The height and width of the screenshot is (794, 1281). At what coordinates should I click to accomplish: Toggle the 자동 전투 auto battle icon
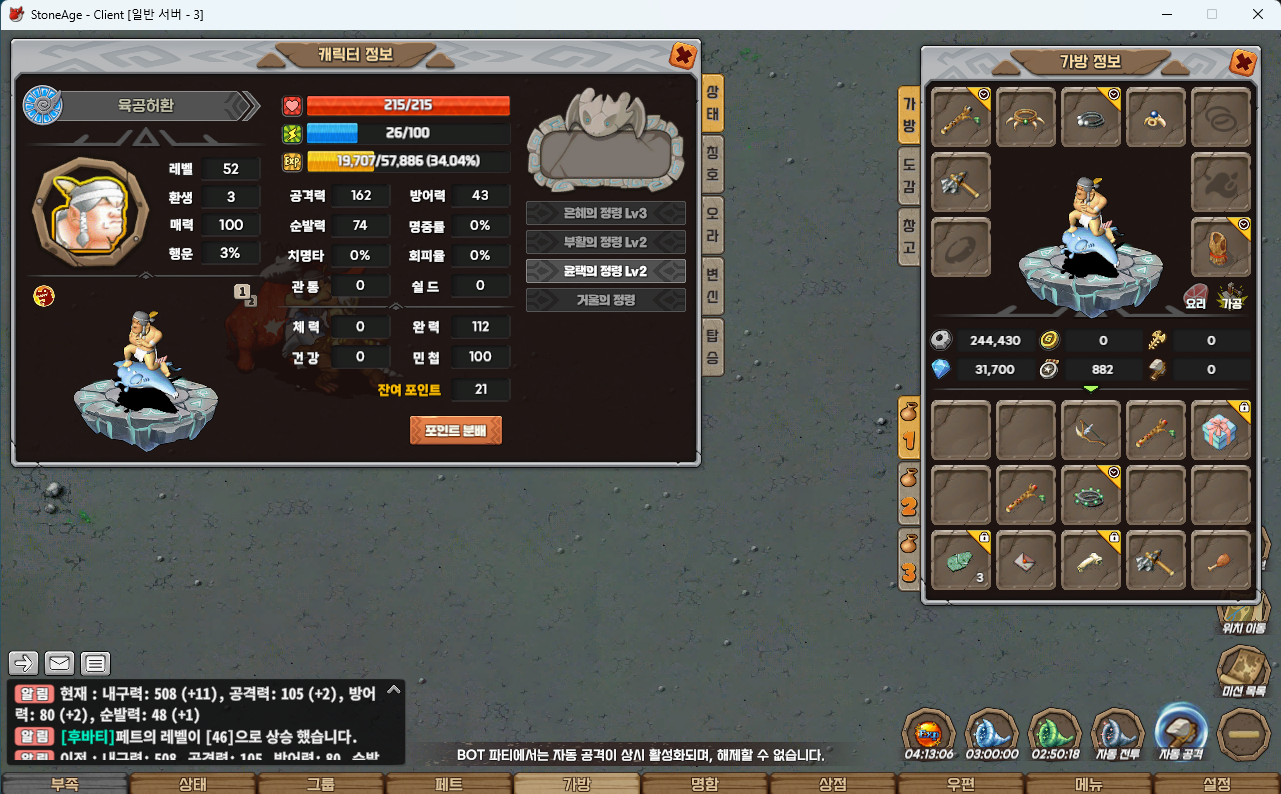1116,734
